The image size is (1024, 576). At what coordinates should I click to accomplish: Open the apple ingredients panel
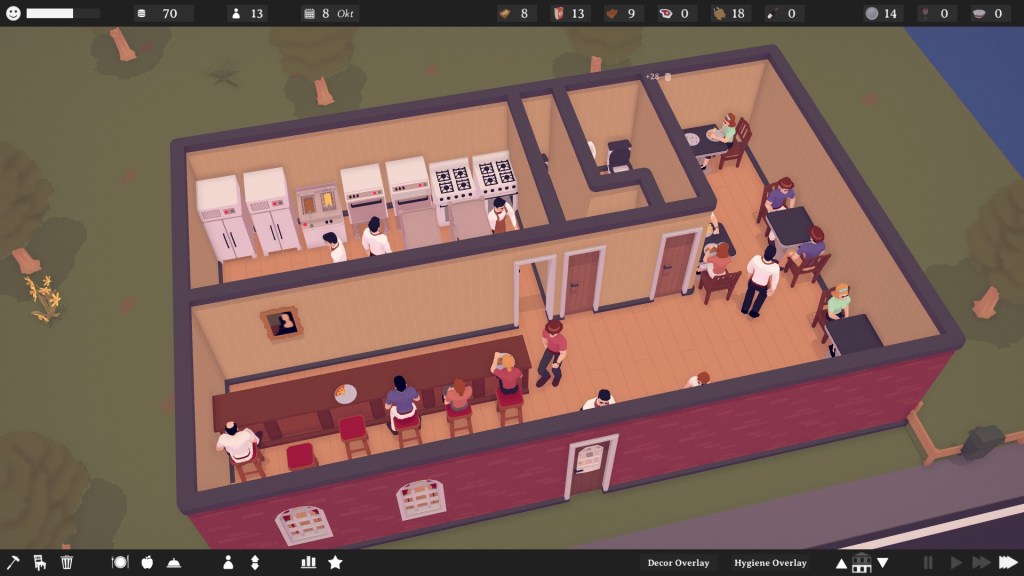pos(147,562)
